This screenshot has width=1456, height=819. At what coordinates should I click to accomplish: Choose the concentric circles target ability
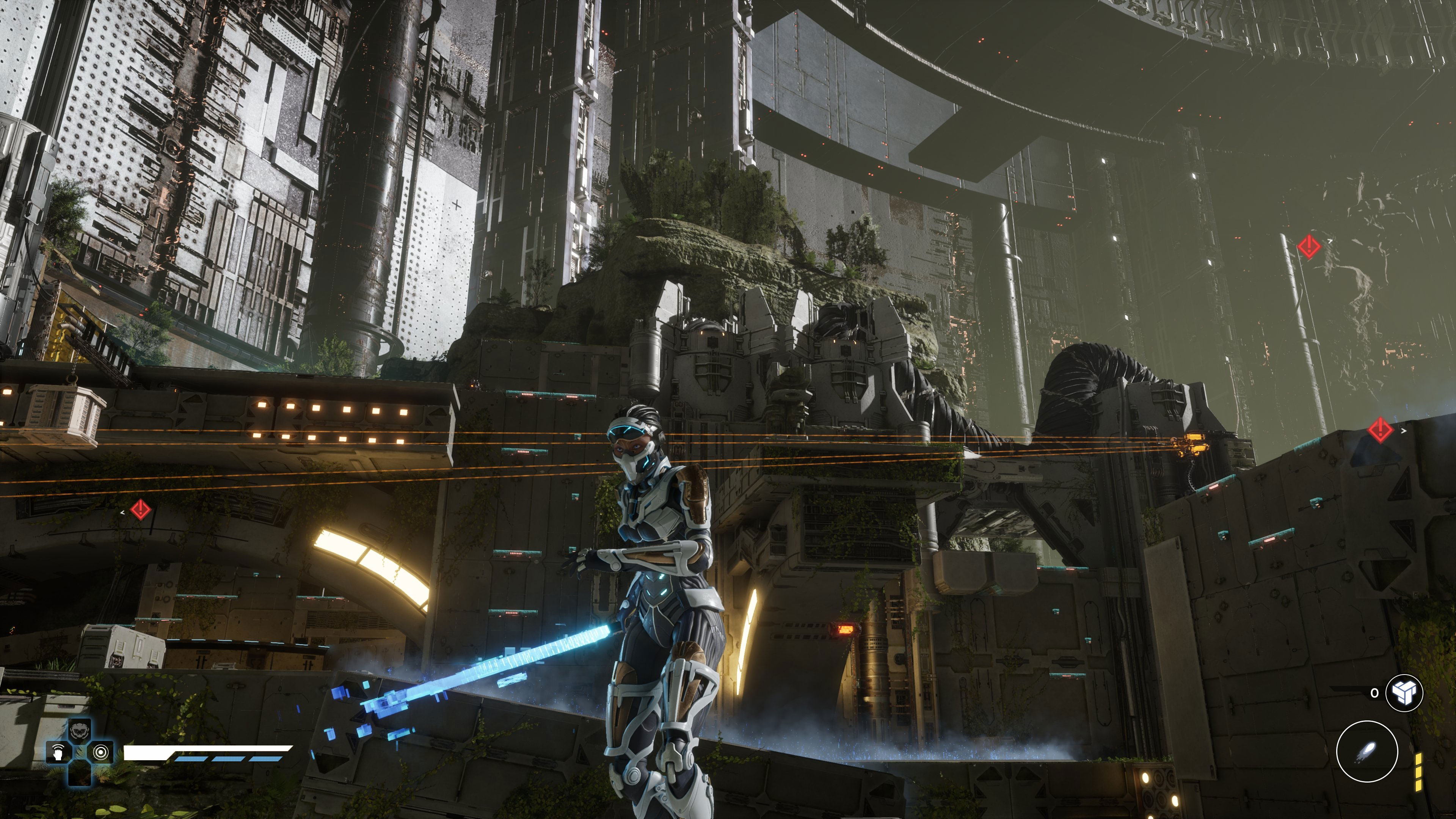tap(101, 752)
